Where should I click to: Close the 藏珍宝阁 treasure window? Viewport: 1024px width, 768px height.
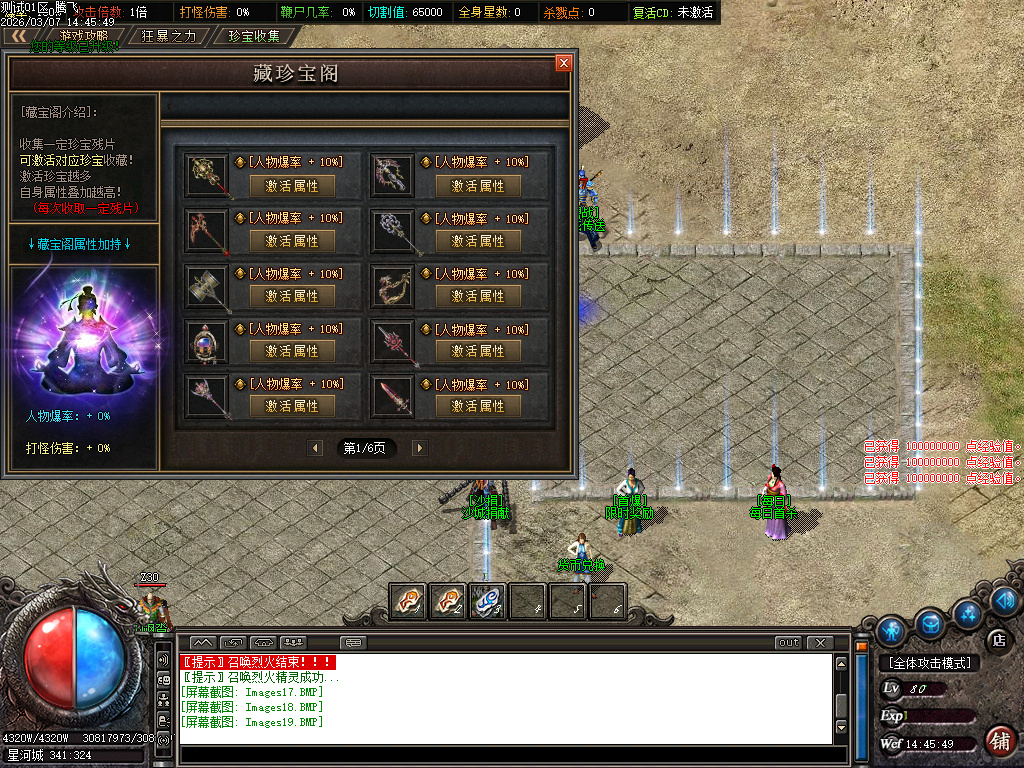[564, 63]
